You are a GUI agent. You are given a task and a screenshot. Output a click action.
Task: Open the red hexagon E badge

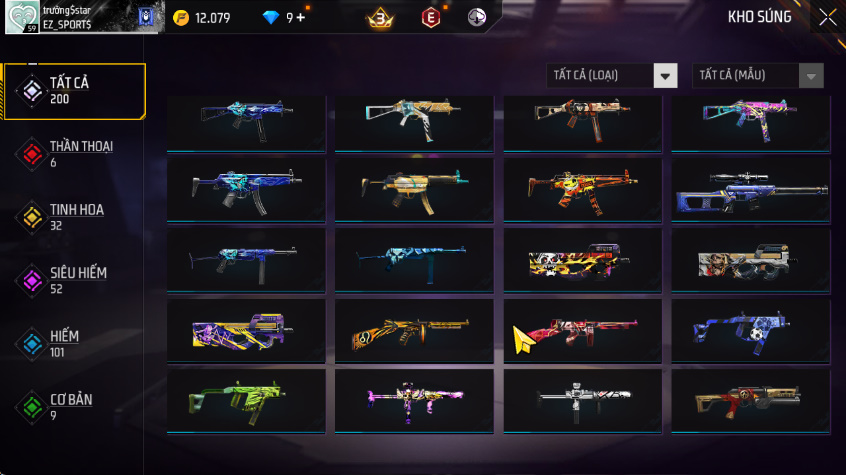coord(430,18)
